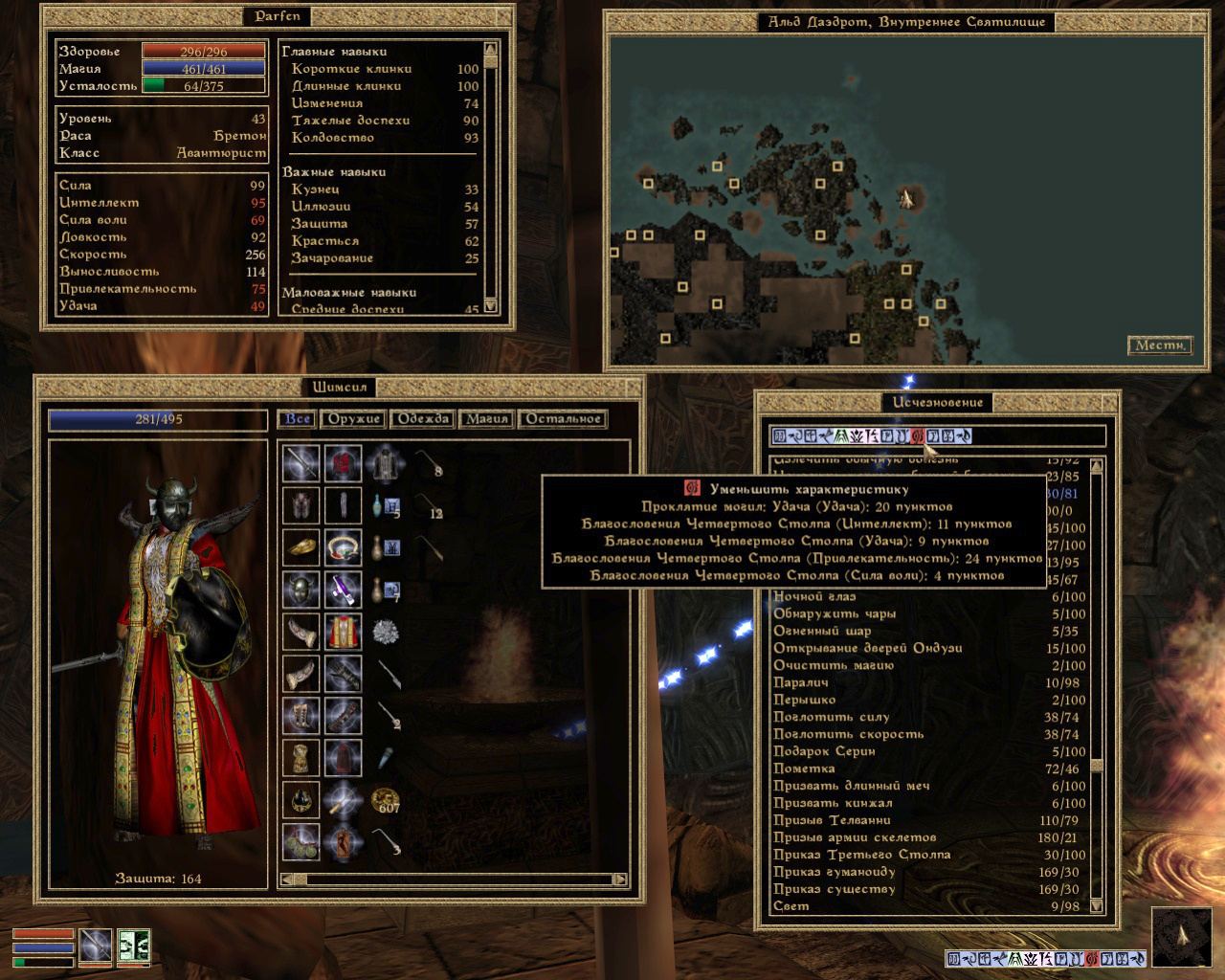This screenshot has width=1225, height=980.
Task: Open the Магия inventory tab
Action: (x=486, y=419)
